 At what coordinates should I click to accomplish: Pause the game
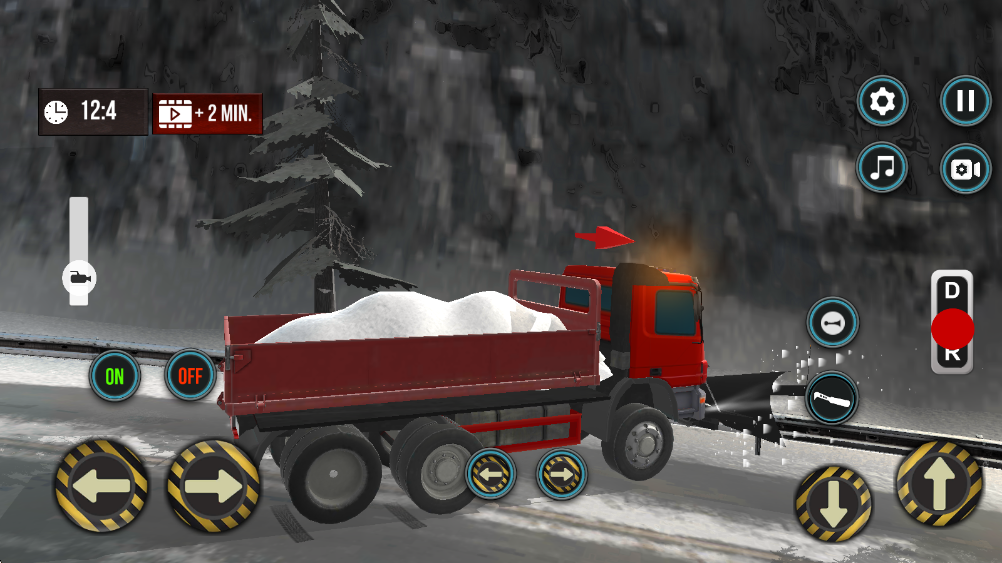click(965, 101)
